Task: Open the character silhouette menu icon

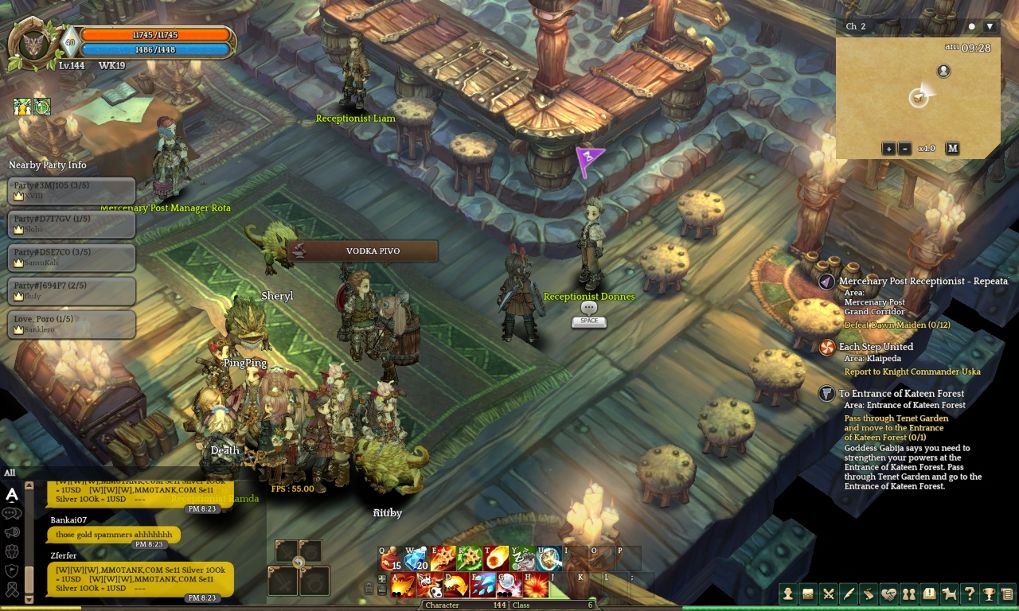Action: (x=788, y=594)
